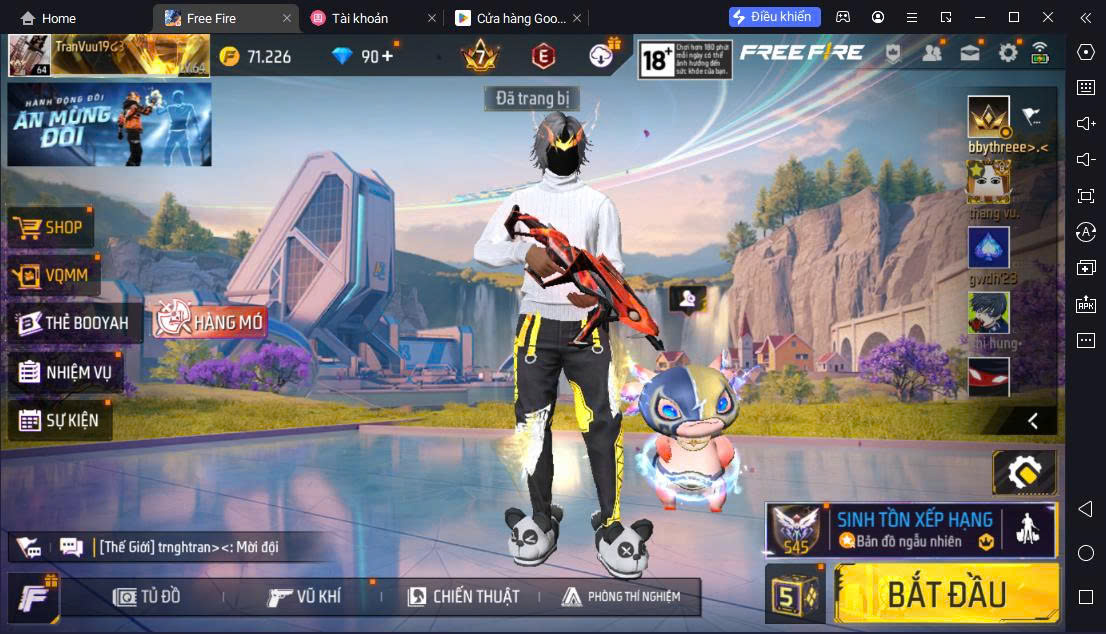Open the HẦM MỎ button

tap(209, 321)
